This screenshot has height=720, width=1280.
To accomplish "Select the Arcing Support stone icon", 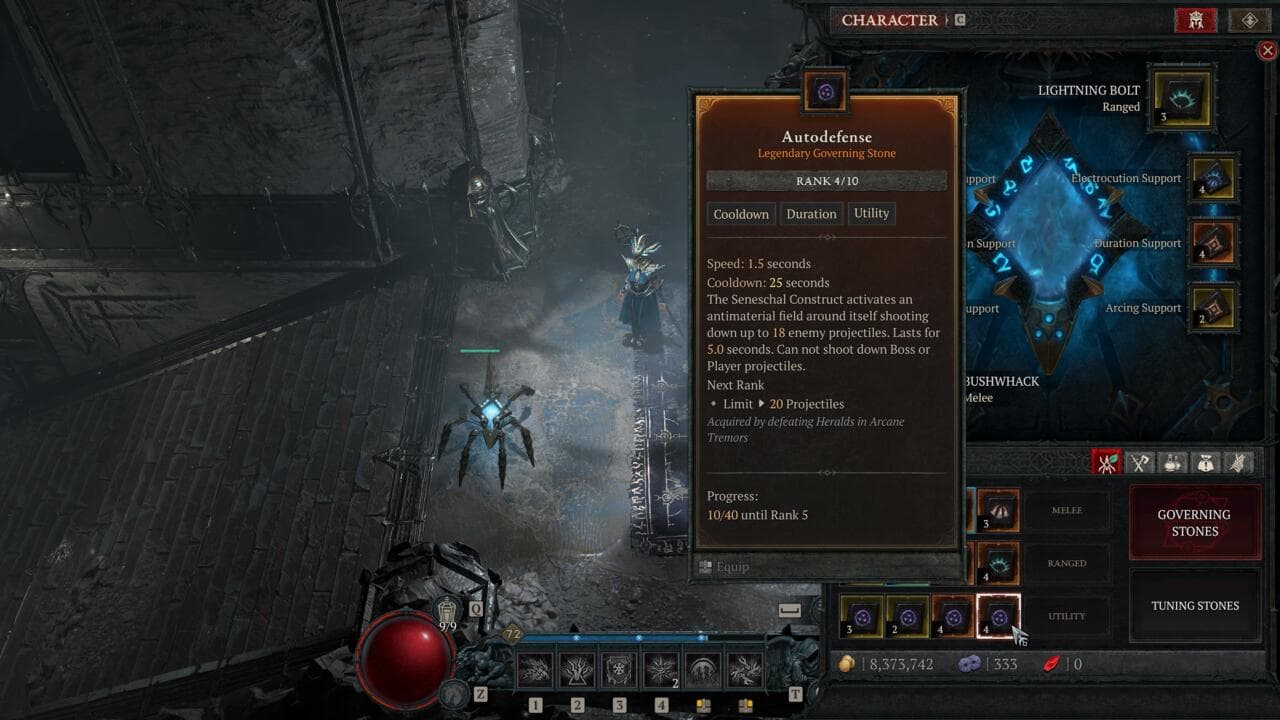I will pos(1213,309).
